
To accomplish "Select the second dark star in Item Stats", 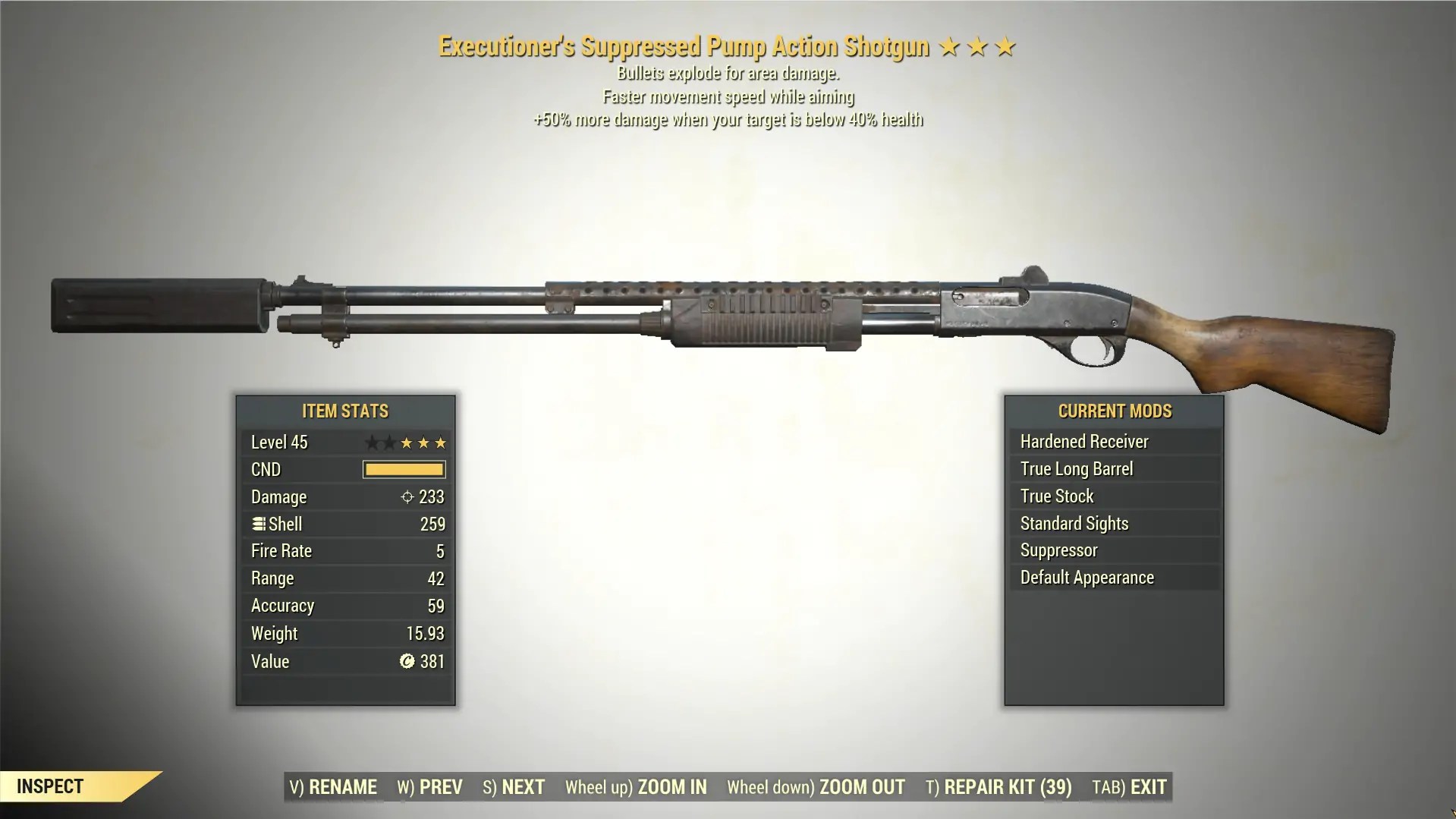I will point(388,442).
